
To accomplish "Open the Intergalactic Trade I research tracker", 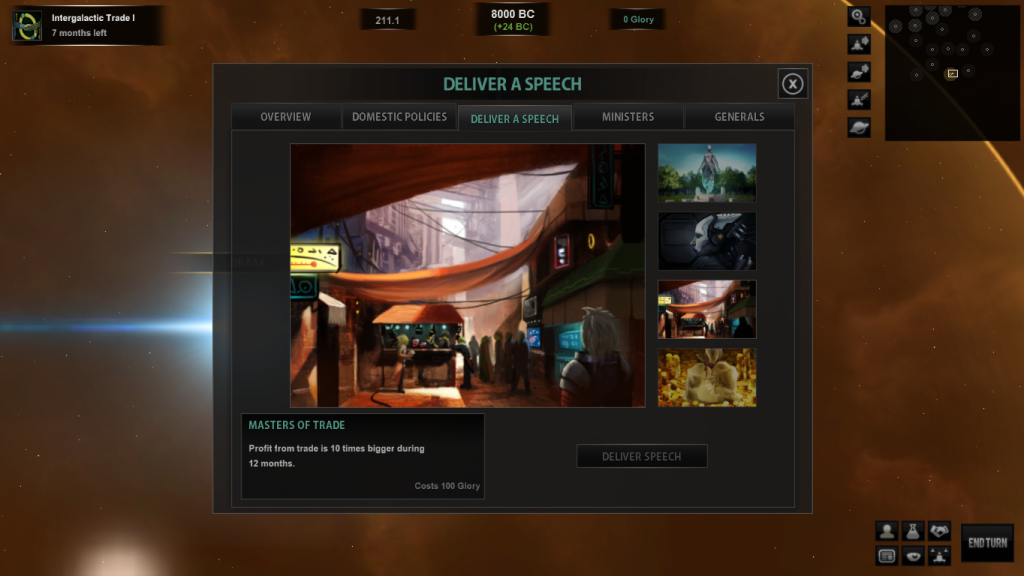I will [x=88, y=25].
